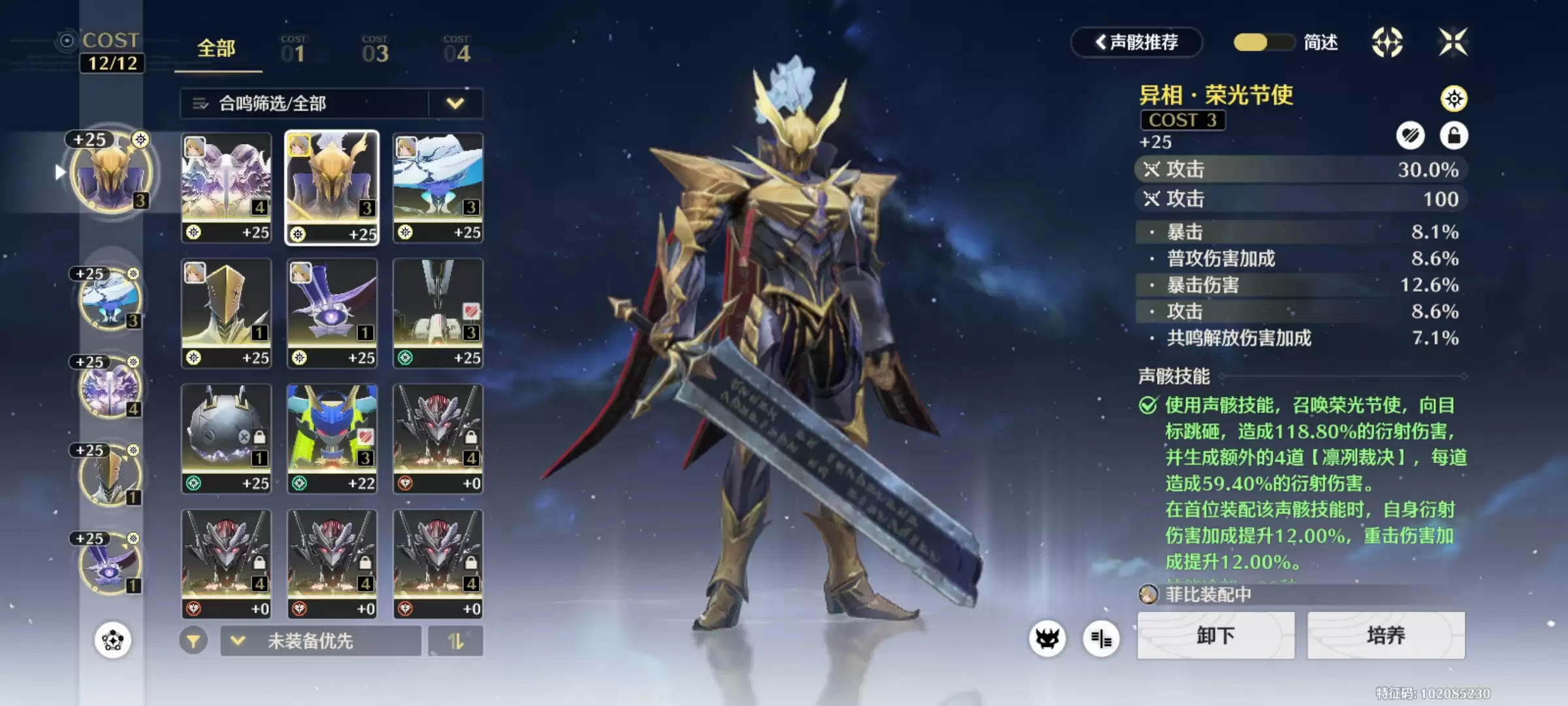Choose the yellow masked cost 1 echo in grid
The width and height of the screenshot is (1568, 706).
click(x=226, y=312)
